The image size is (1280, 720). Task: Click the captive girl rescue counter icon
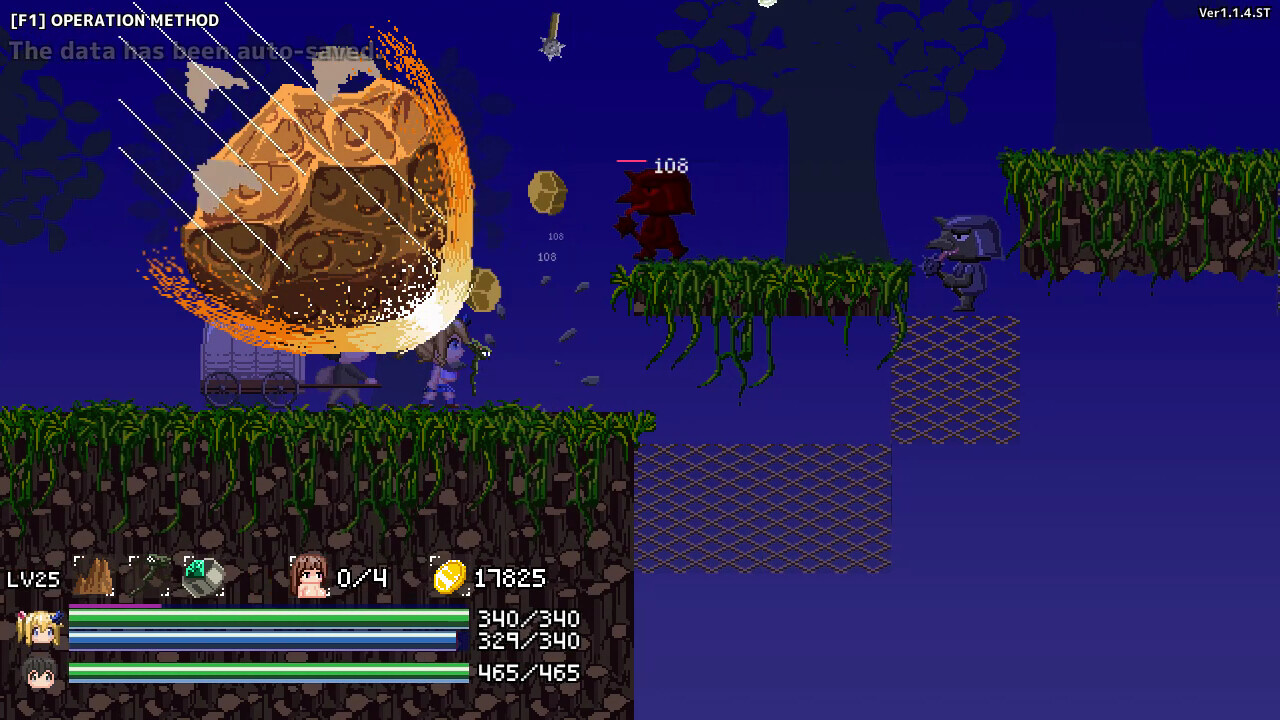310,578
